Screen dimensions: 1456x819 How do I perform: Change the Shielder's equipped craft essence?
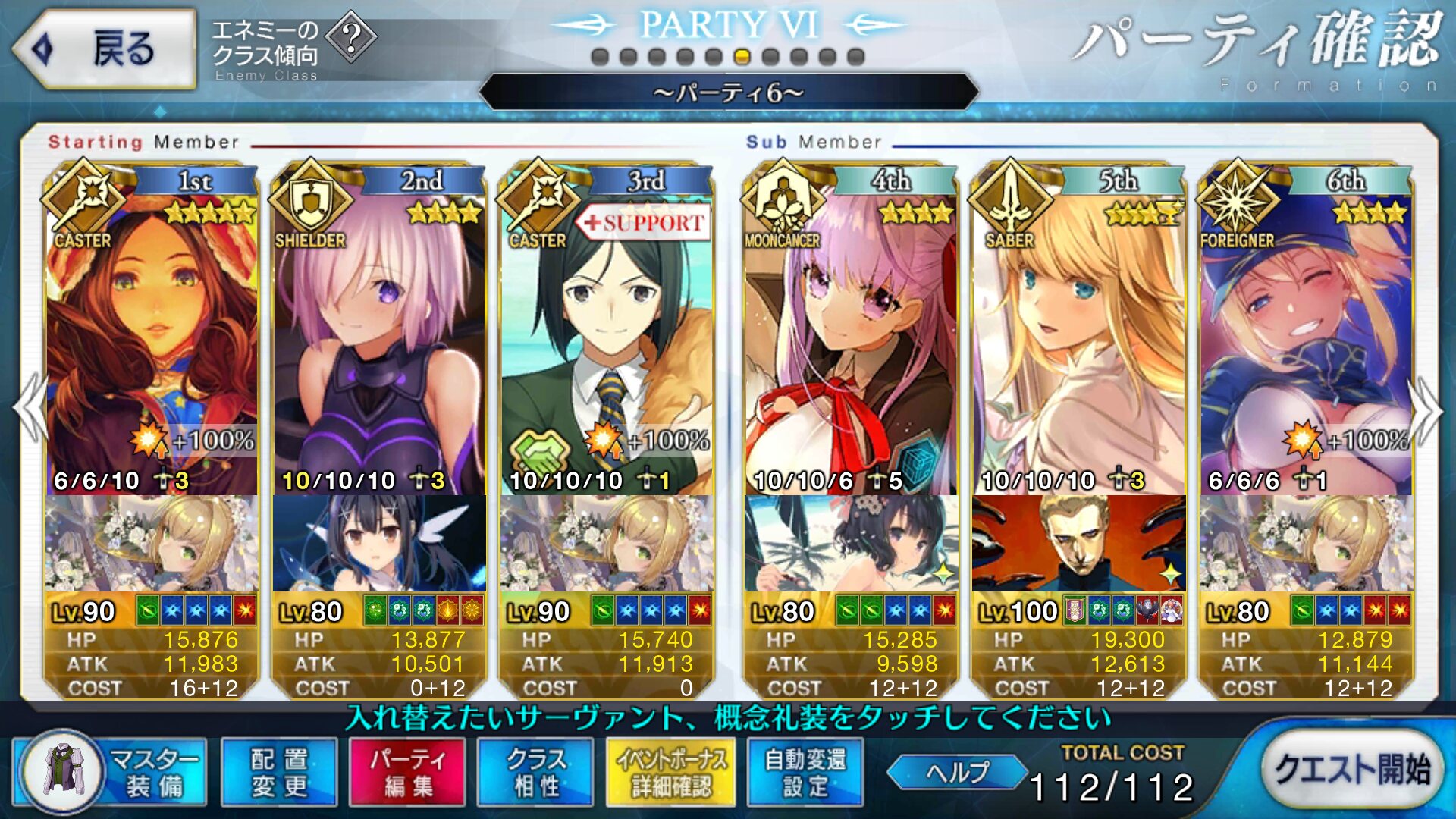click(x=379, y=543)
